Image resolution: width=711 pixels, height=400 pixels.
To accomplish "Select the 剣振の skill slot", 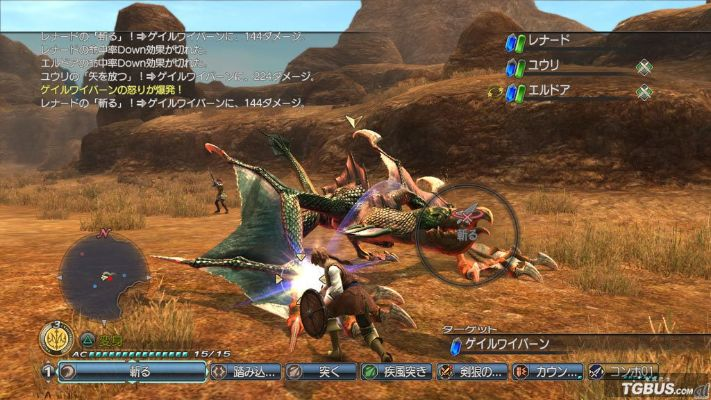I will pyautogui.click(x=470, y=372).
